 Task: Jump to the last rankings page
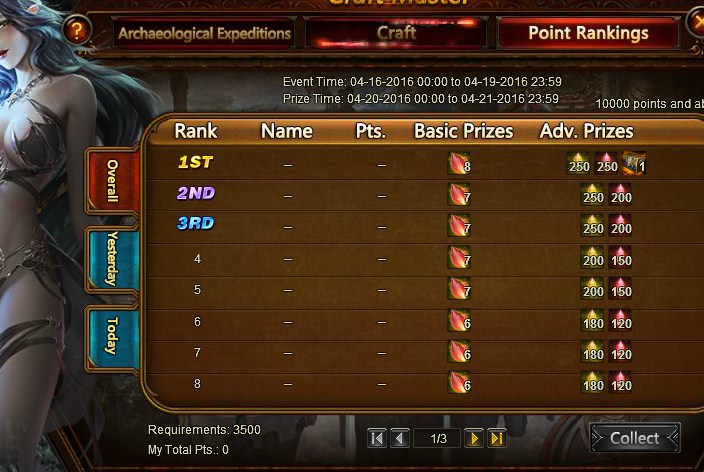pyautogui.click(x=497, y=438)
